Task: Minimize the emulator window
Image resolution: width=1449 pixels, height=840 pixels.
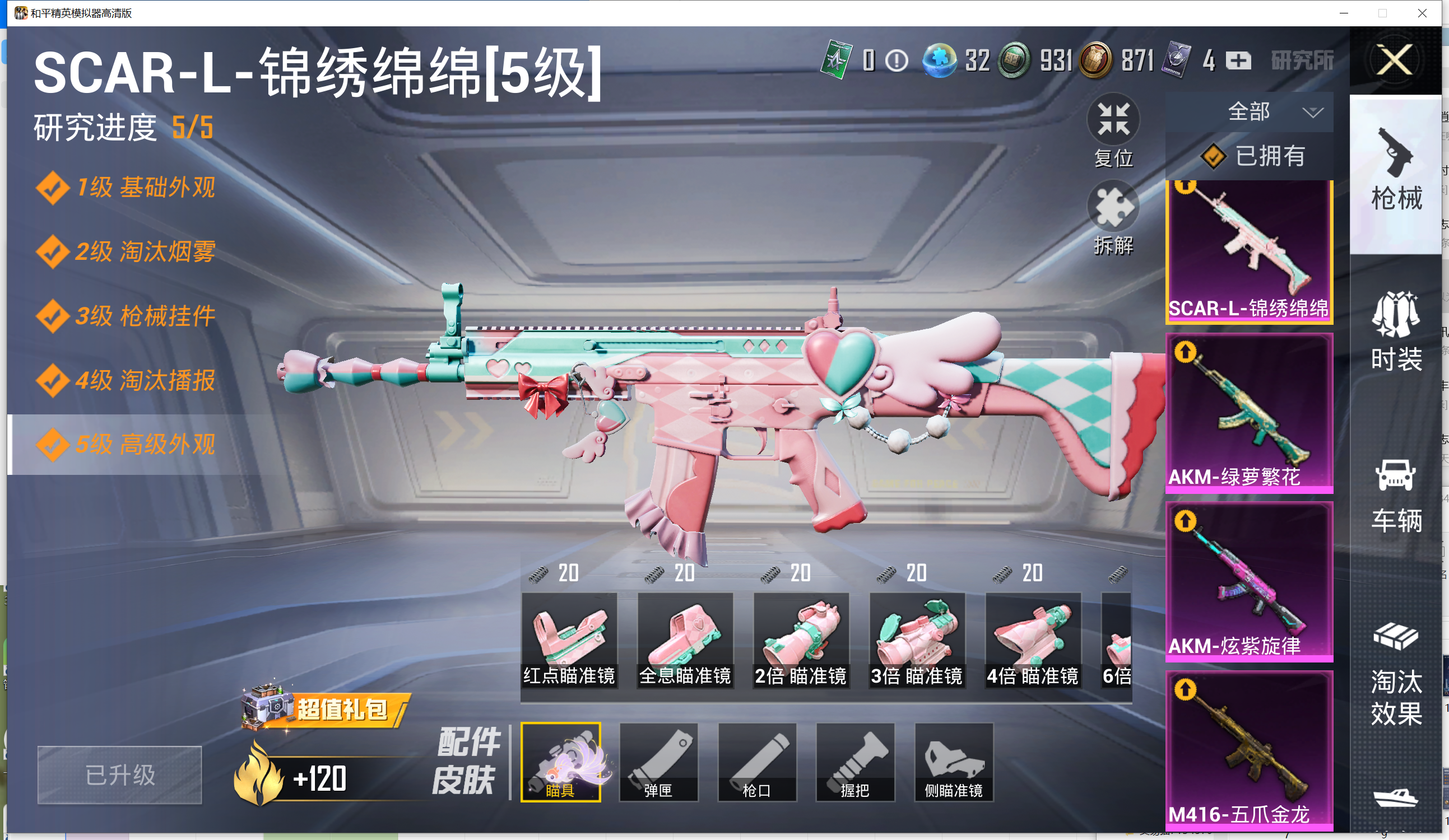Action: click(x=1344, y=13)
